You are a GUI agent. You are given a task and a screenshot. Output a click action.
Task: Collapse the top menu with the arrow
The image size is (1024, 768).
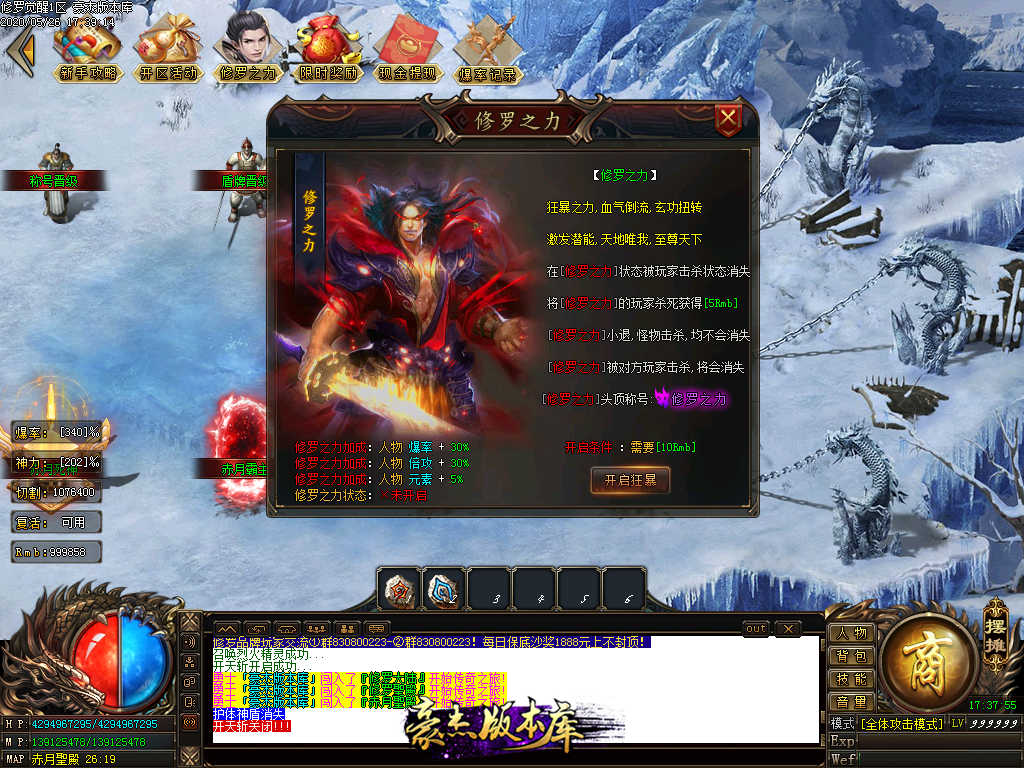point(19,50)
